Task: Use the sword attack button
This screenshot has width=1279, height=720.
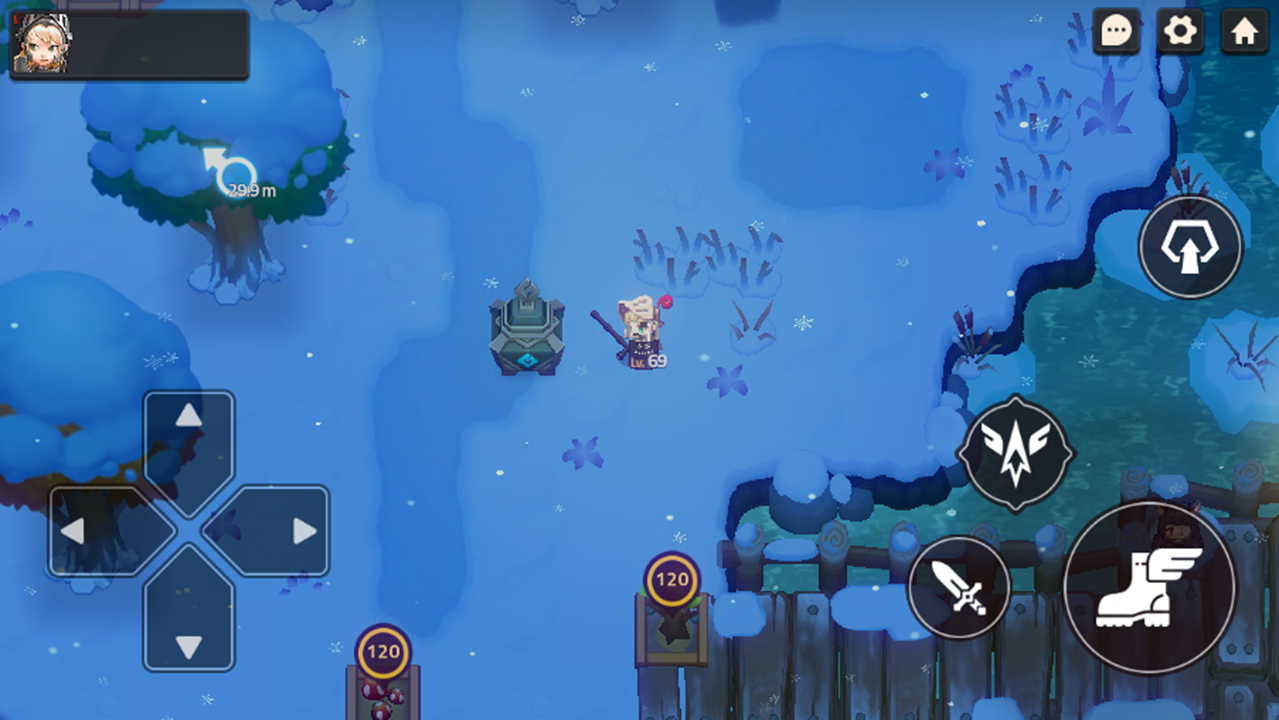Action: (x=958, y=587)
